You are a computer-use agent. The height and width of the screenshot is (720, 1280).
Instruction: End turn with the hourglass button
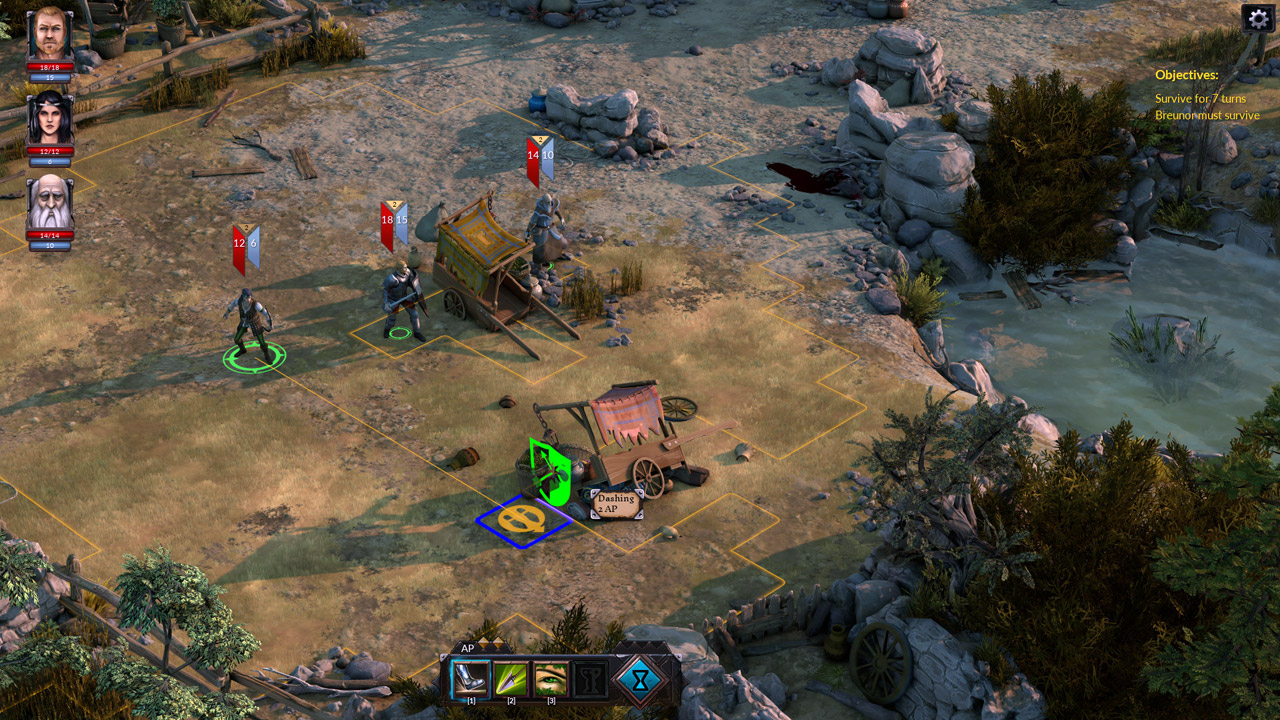(640, 679)
